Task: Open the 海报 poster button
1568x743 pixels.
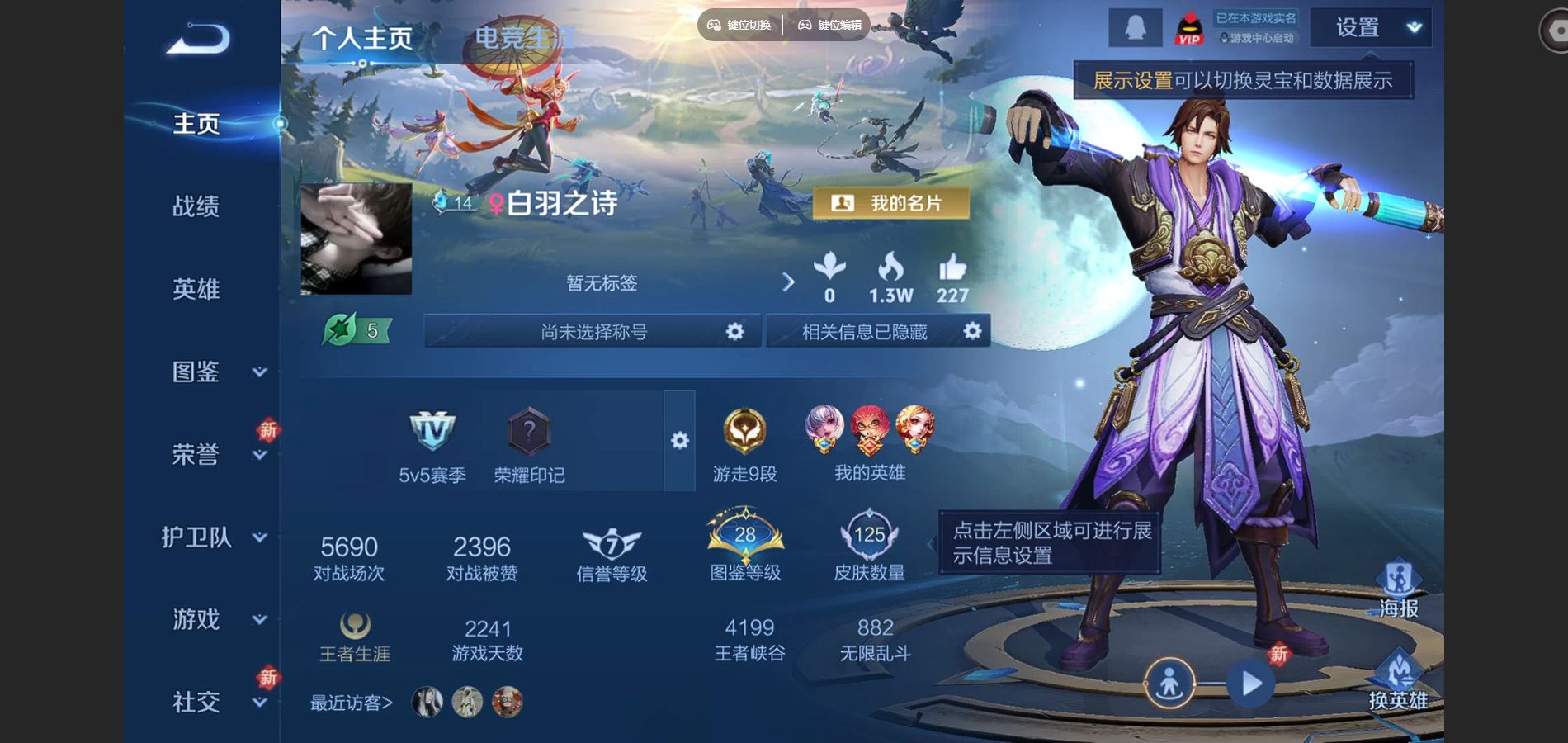Action: [x=1398, y=589]
